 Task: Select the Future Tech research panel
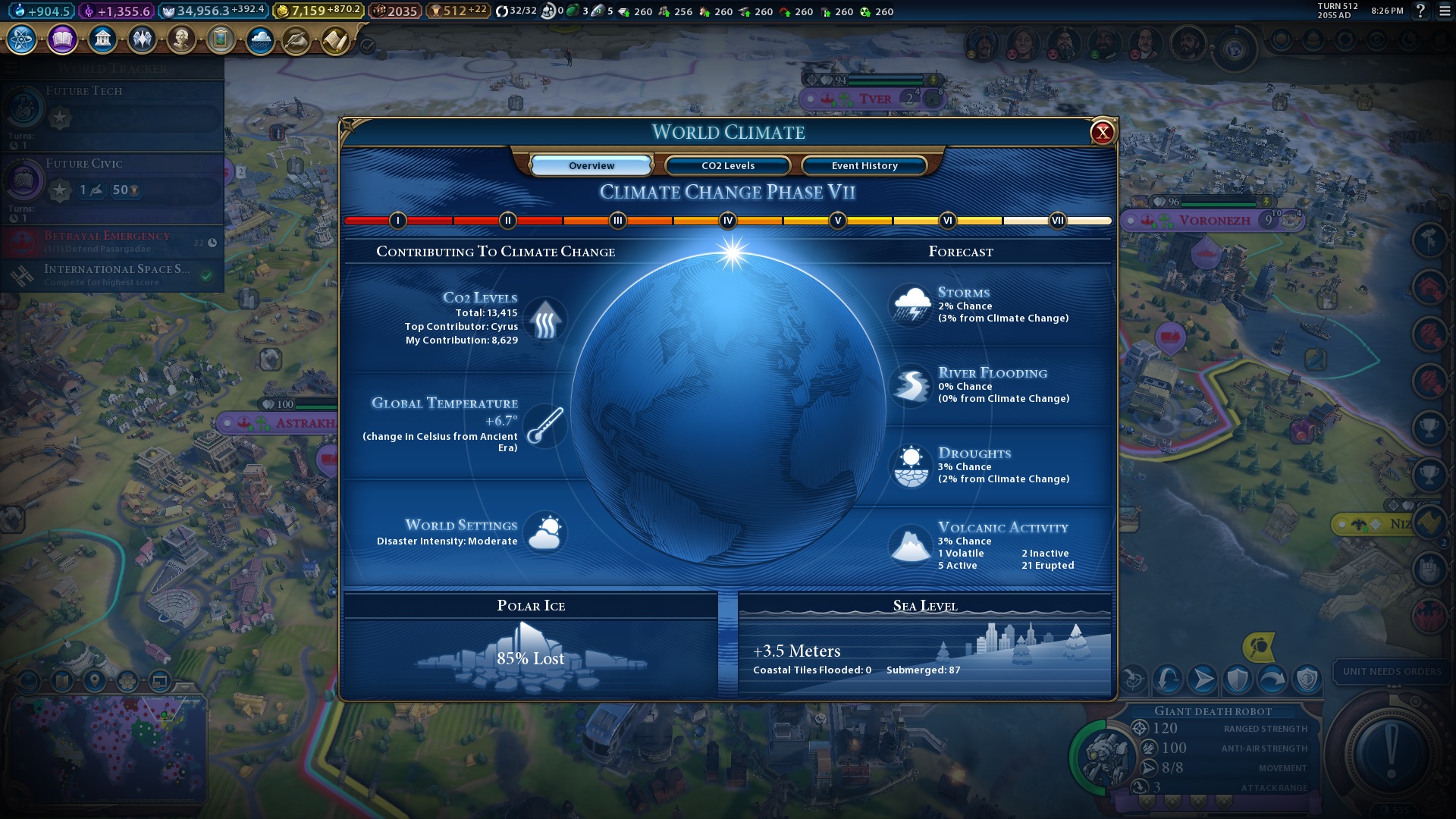(112, 114)
